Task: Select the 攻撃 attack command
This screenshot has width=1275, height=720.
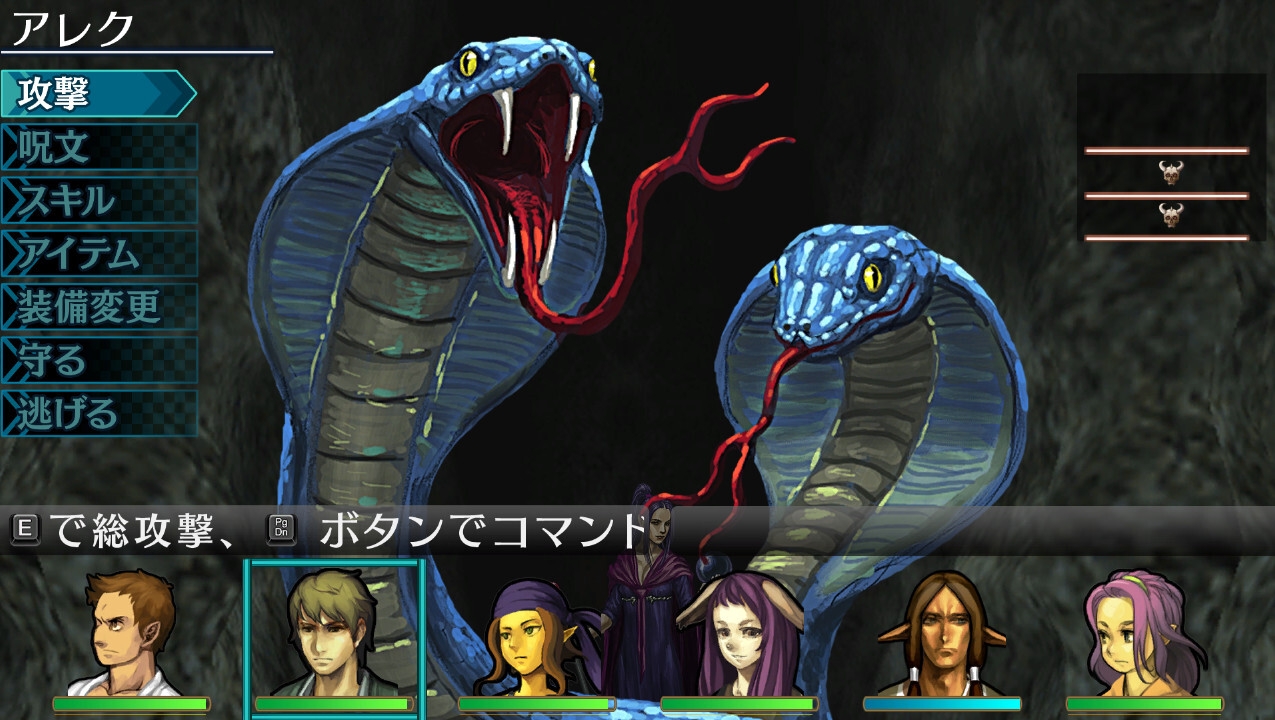Action: [x=97, y=94]
